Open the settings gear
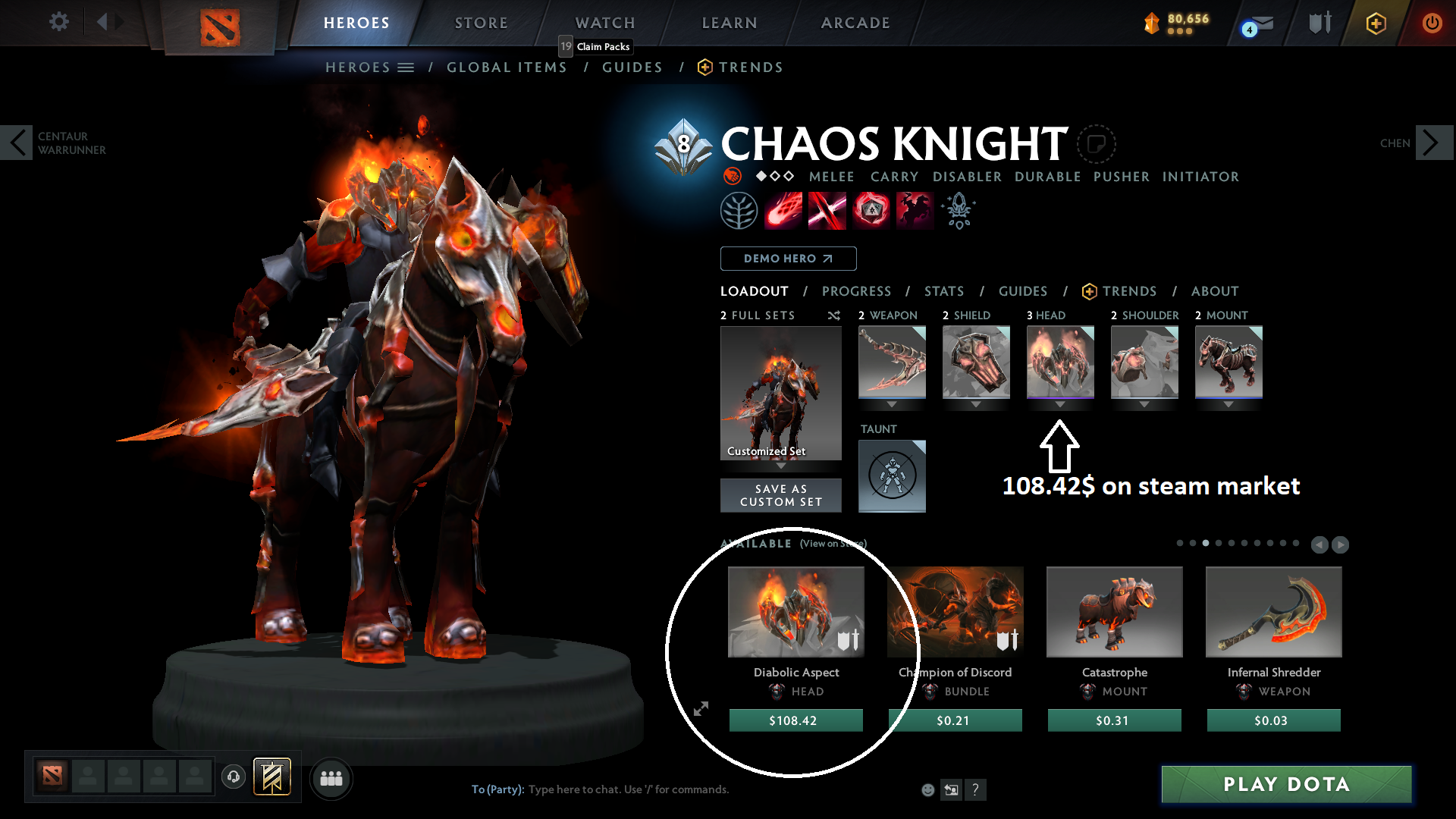The image size is (1456, 819). tap(58, 22)
